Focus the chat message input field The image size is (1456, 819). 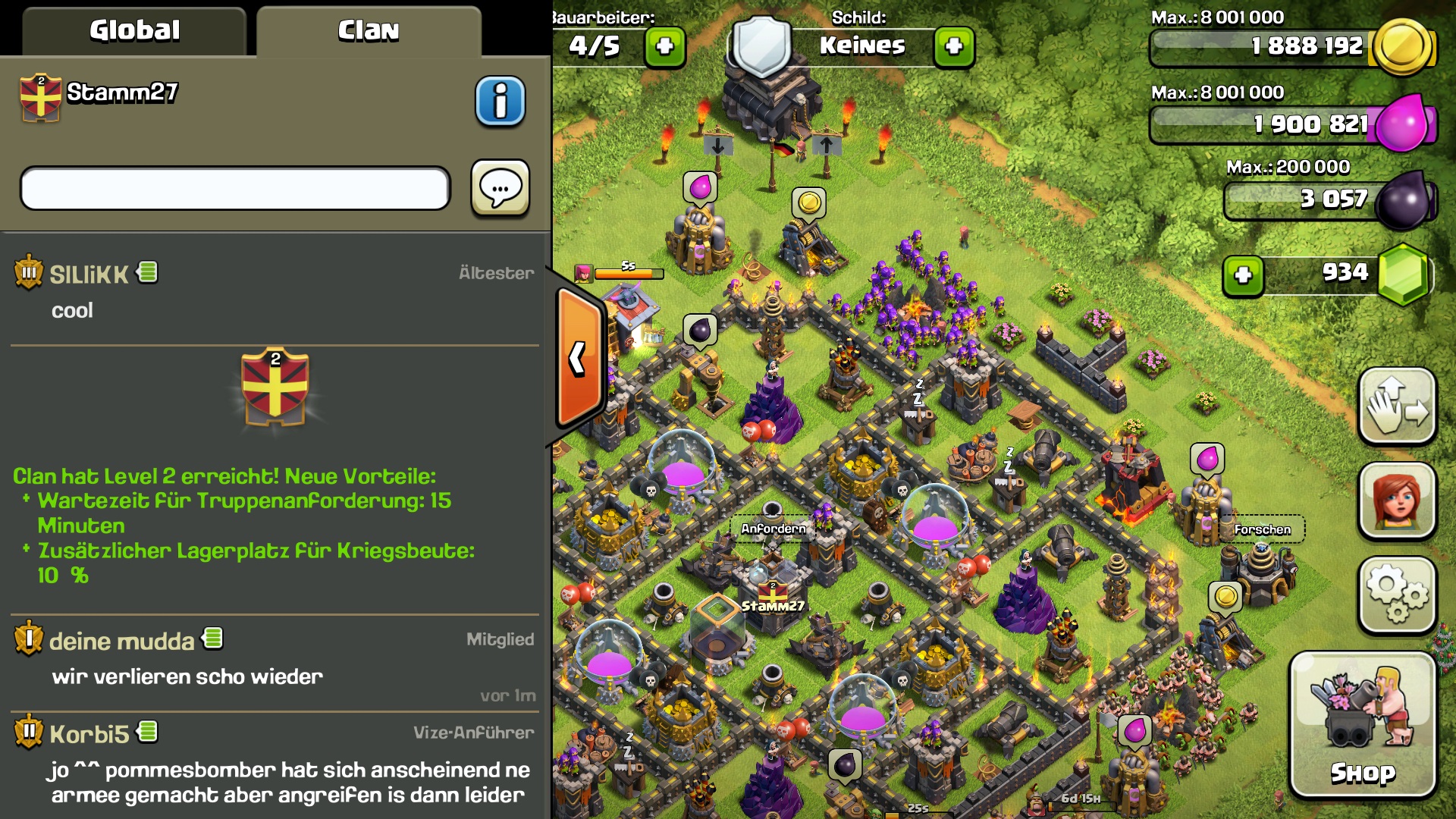tap(235, 188)
